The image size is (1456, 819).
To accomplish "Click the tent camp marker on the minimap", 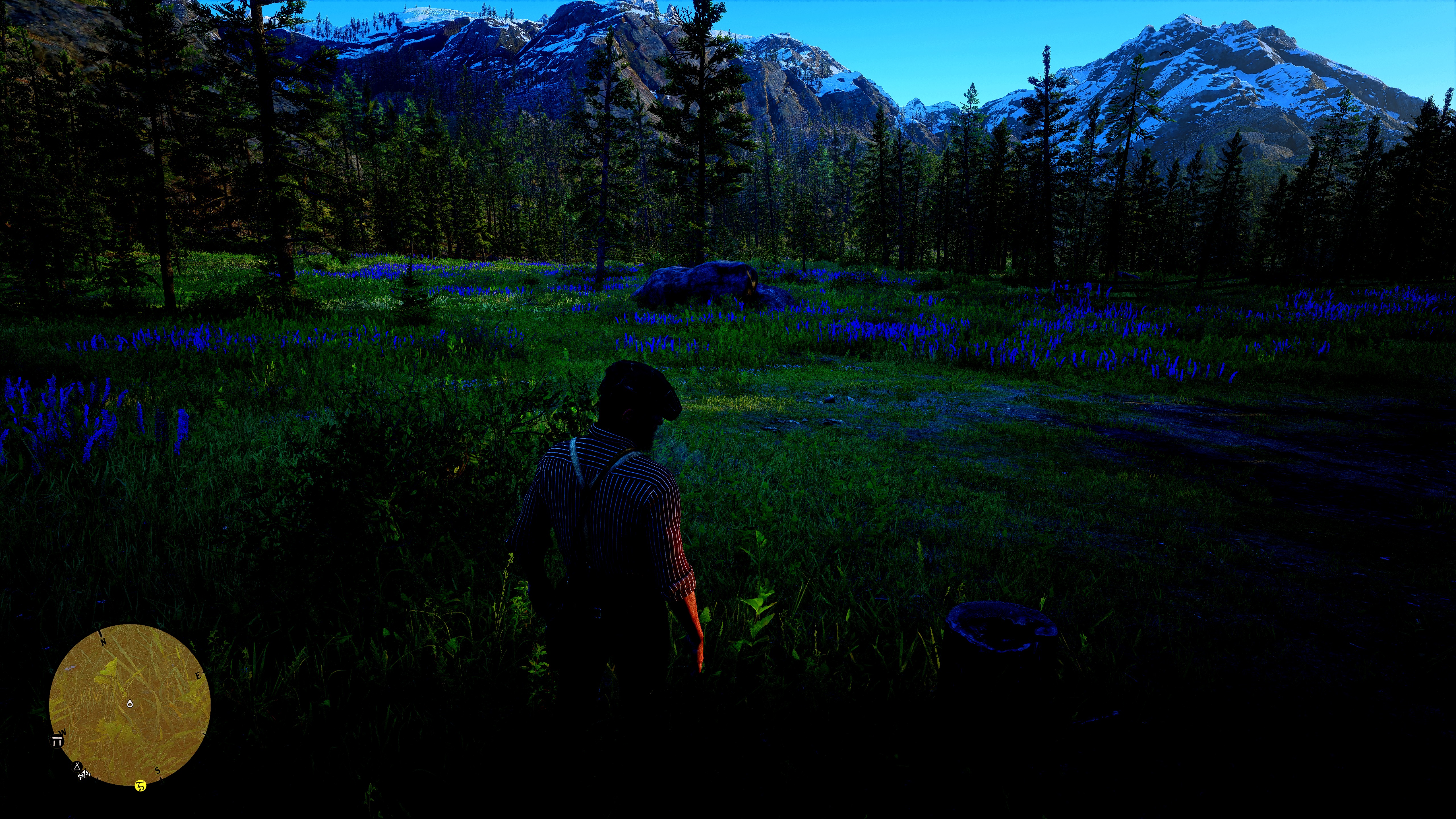I will 77,766.
